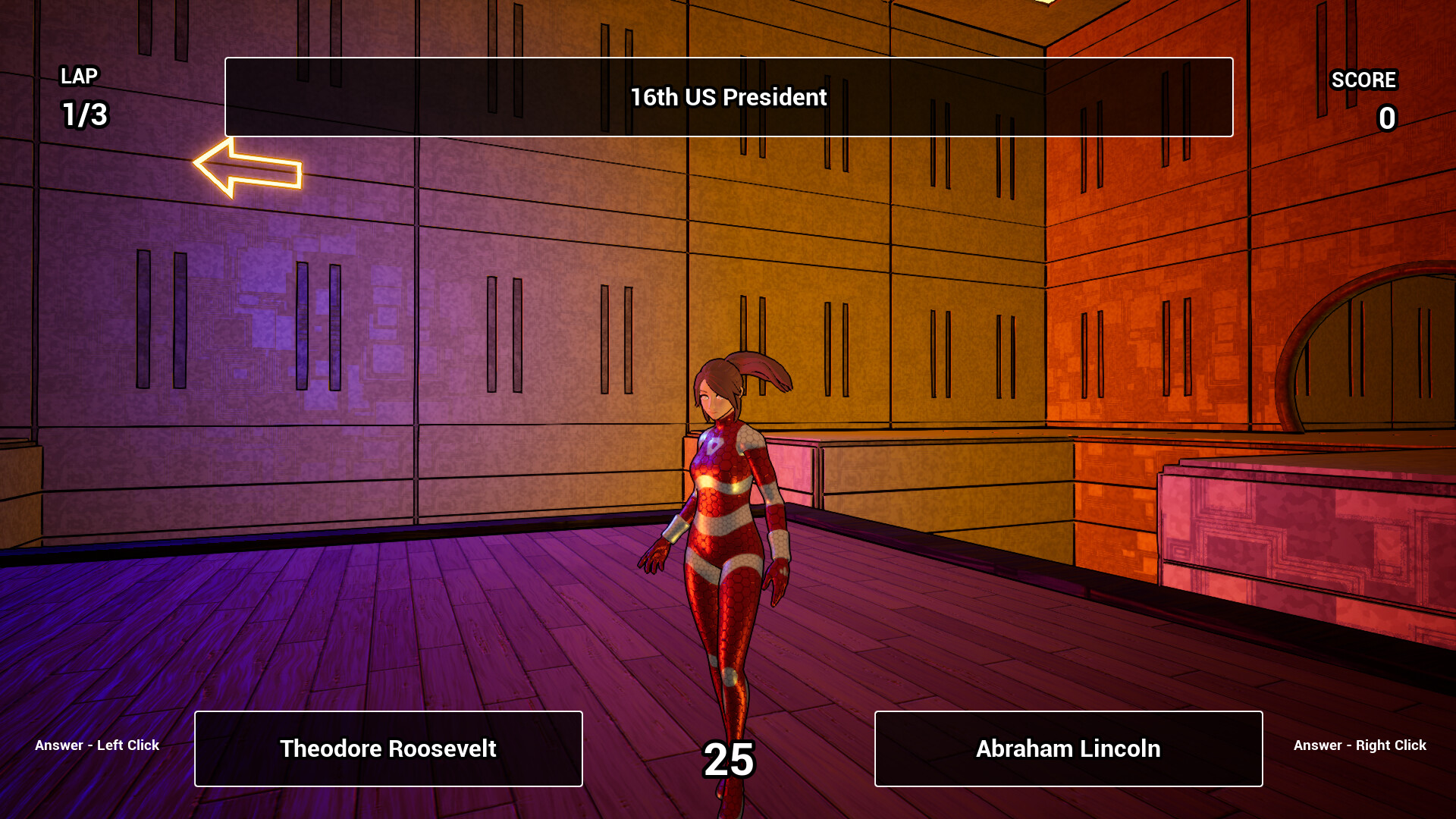
Task: Click the Answer - Left Click hint text
Action: (97, 745)
